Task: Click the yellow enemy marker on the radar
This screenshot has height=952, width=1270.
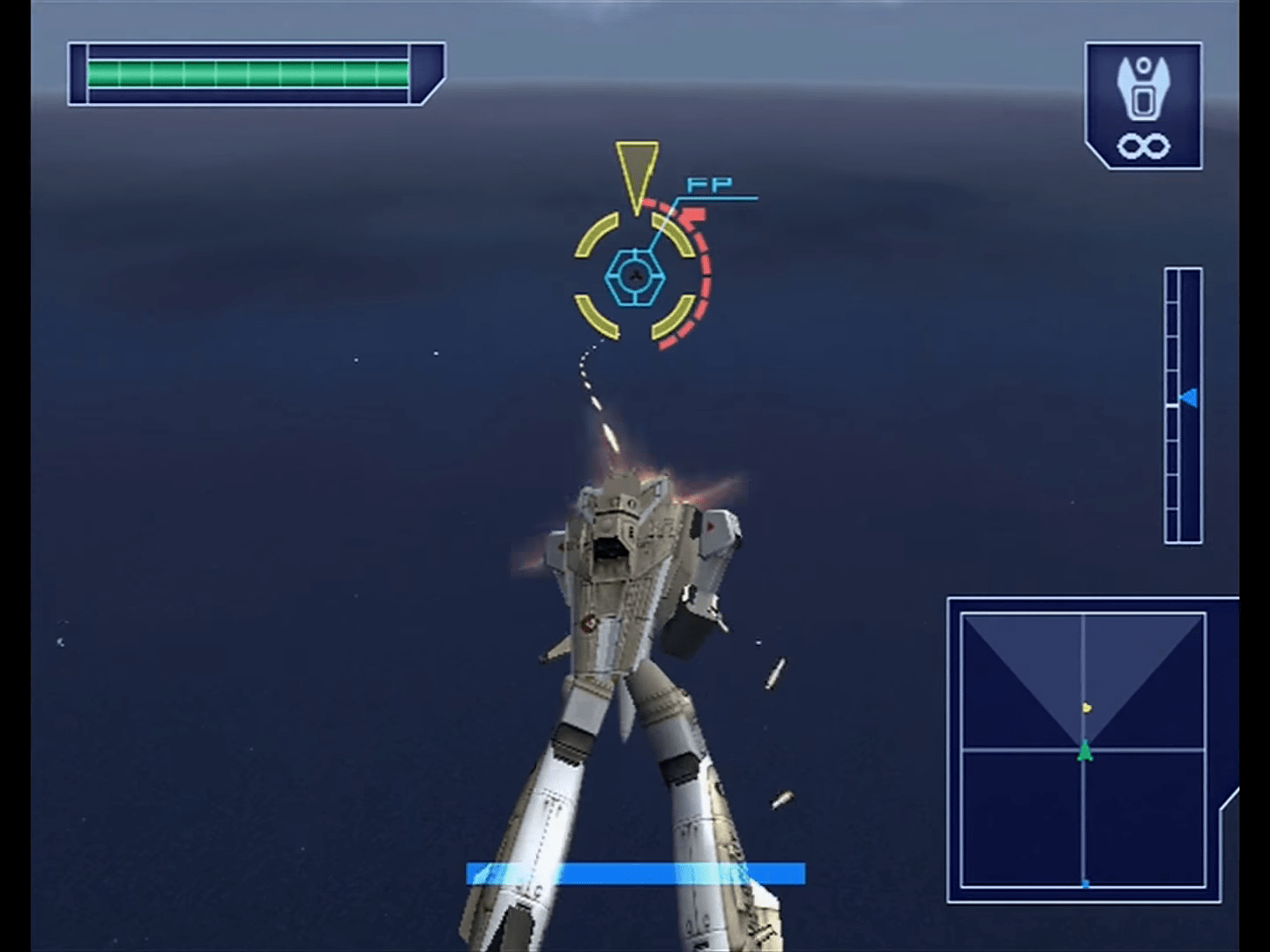Action: pos(1087,707)
